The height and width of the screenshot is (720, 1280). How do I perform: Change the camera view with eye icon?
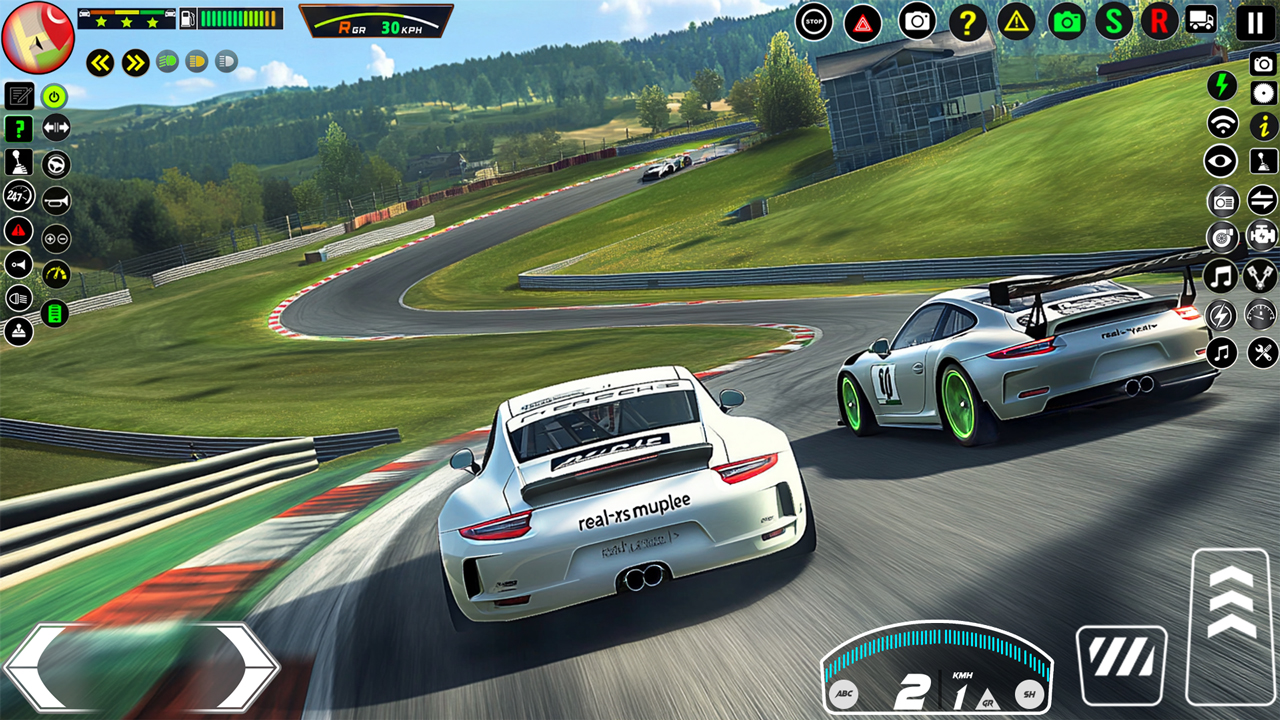[x=1221, y=161]
